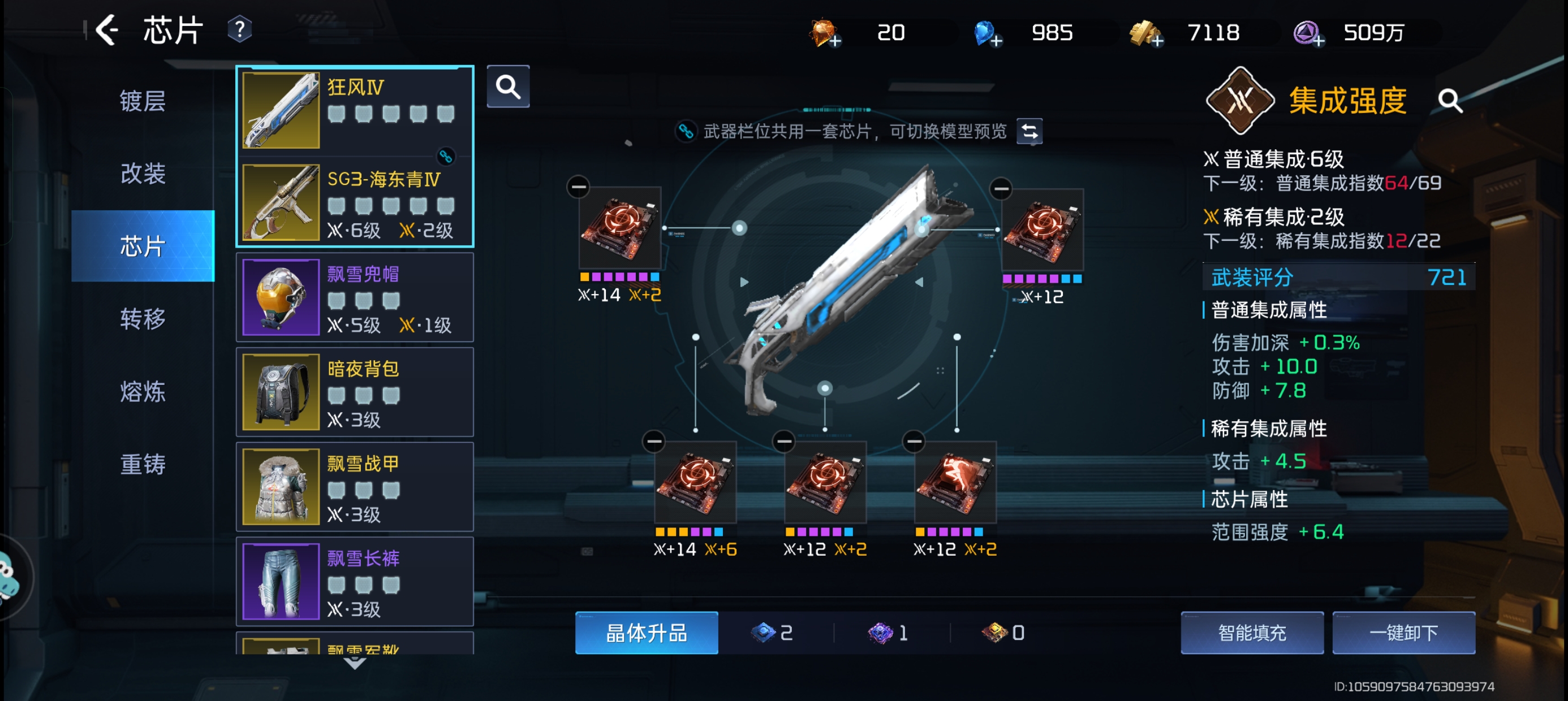Pick the 暗夜背包 backpack row

pos(355,392)
